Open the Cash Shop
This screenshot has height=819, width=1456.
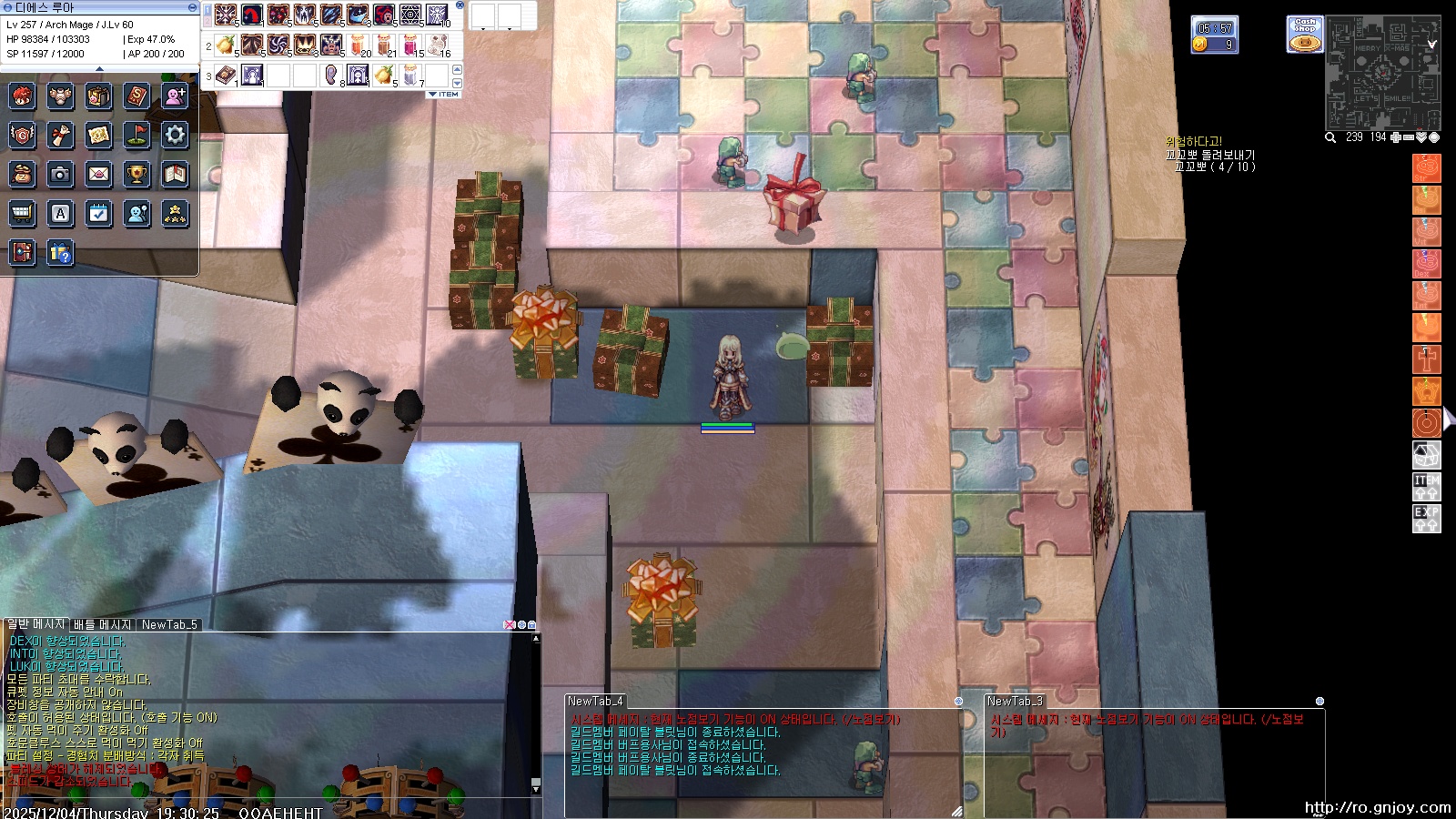pyautogui.click(x=1305, y=35)
